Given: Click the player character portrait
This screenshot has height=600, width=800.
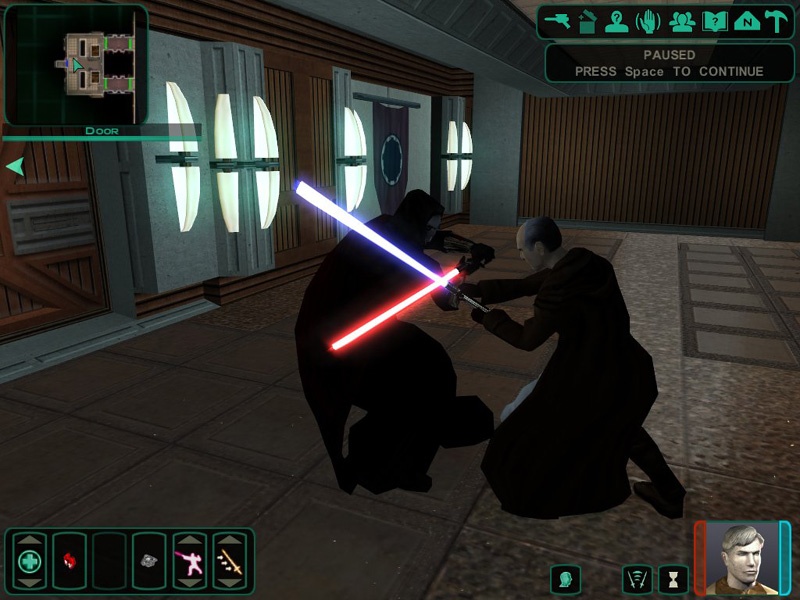Looking at the screenshot, I should click(x=742, y=559).
